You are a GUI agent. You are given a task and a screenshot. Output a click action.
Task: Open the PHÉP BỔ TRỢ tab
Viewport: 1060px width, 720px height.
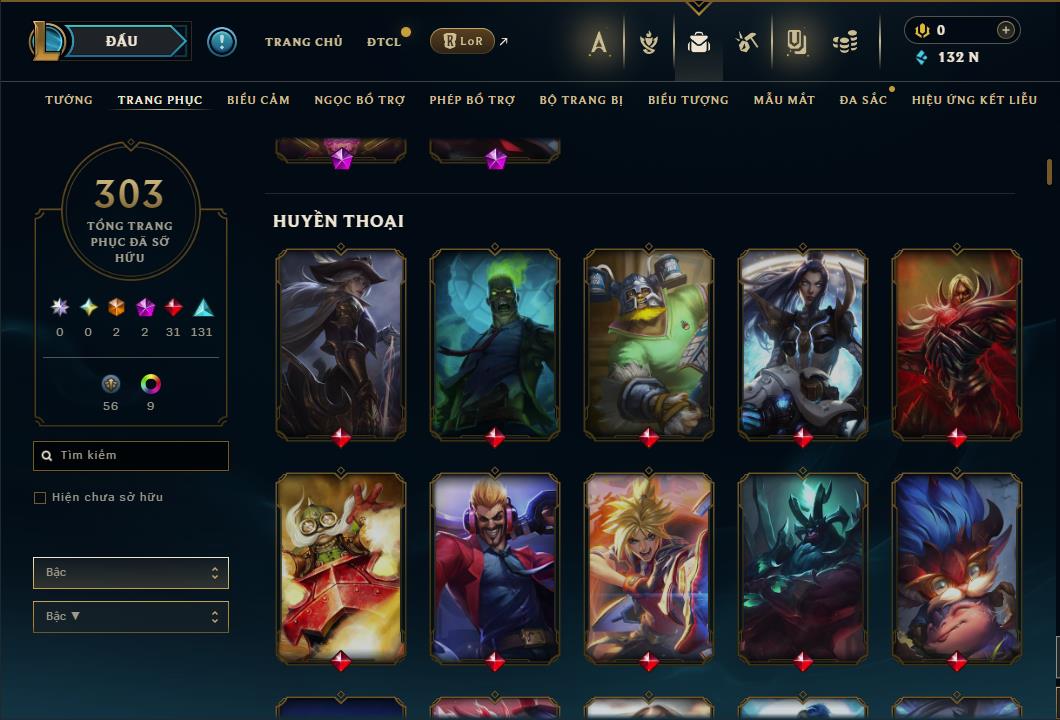472,100
